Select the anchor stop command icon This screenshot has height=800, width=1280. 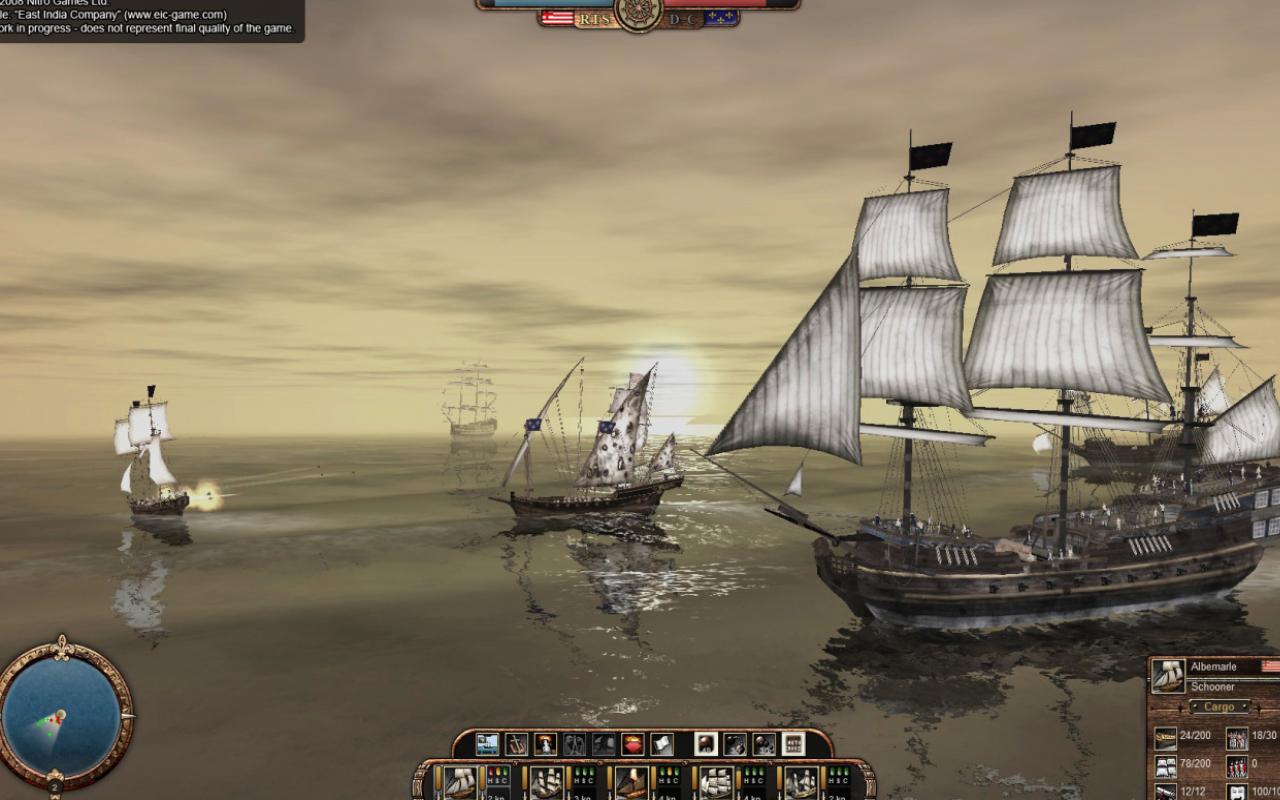click(x=517, y=746)
